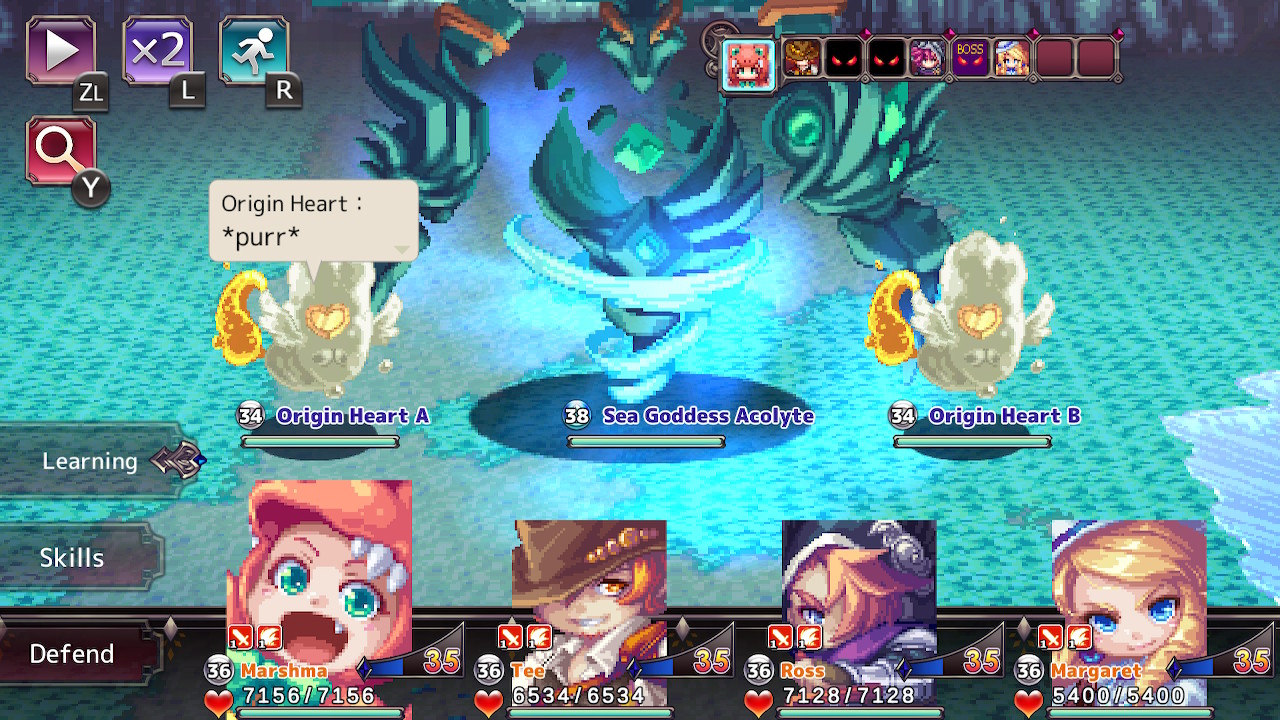
Task: Select the claw buff icon above Marshma
Action: click(x=267, y=637)
